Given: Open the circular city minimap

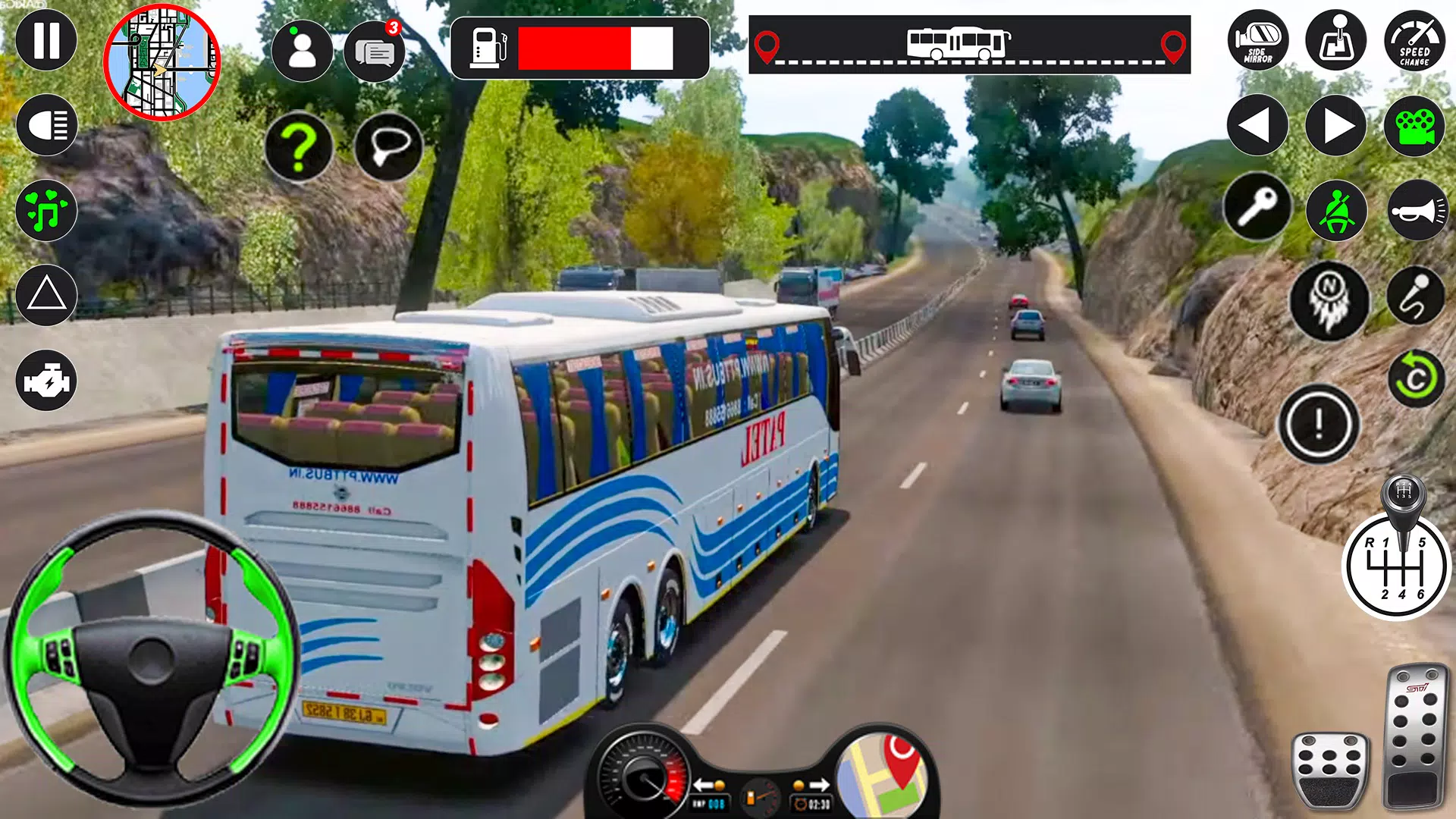Looking at the screenshot, I should point(162,62).
